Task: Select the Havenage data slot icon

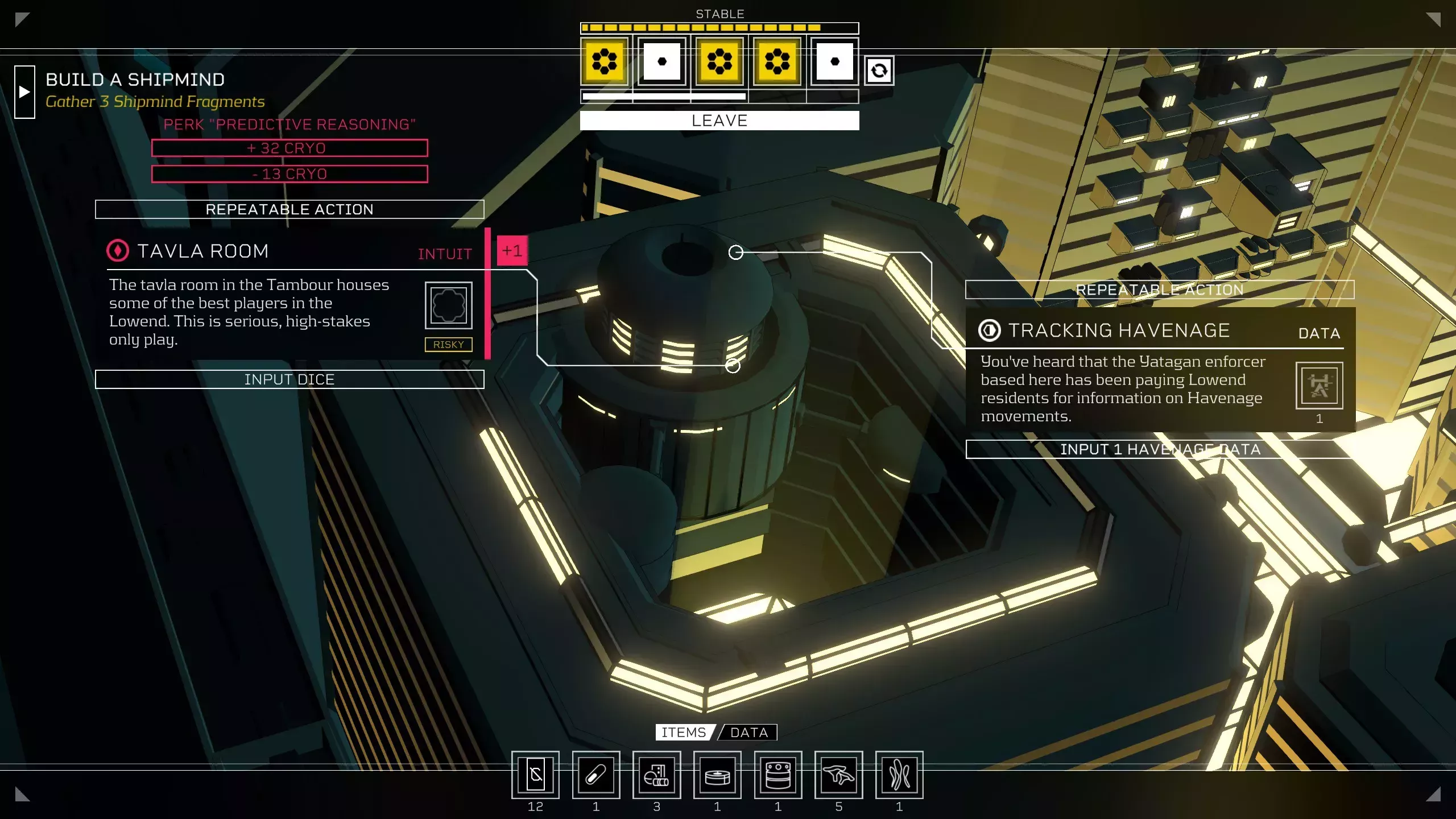Action: [1319, 386]
